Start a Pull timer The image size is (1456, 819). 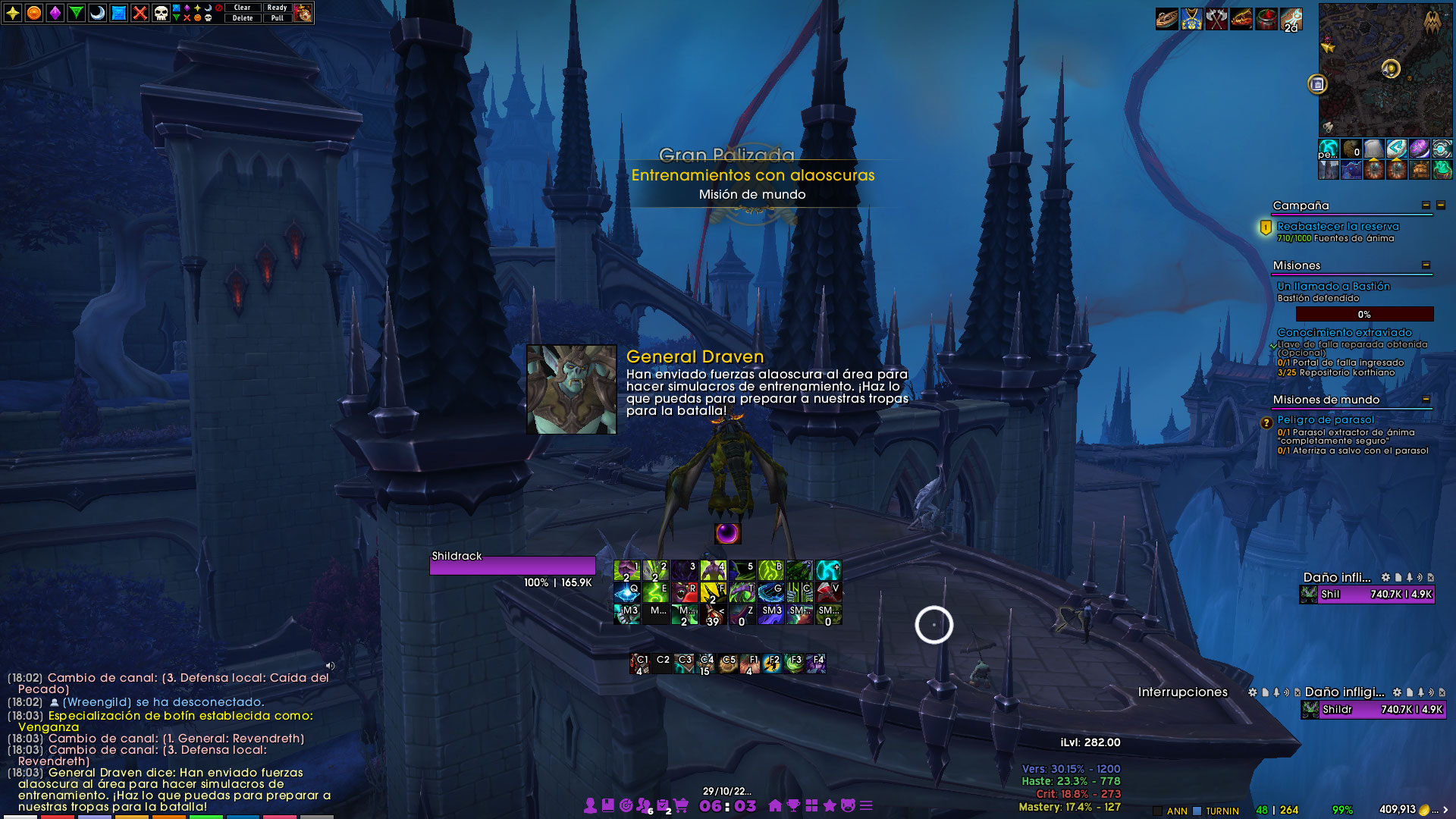point(277,18)
